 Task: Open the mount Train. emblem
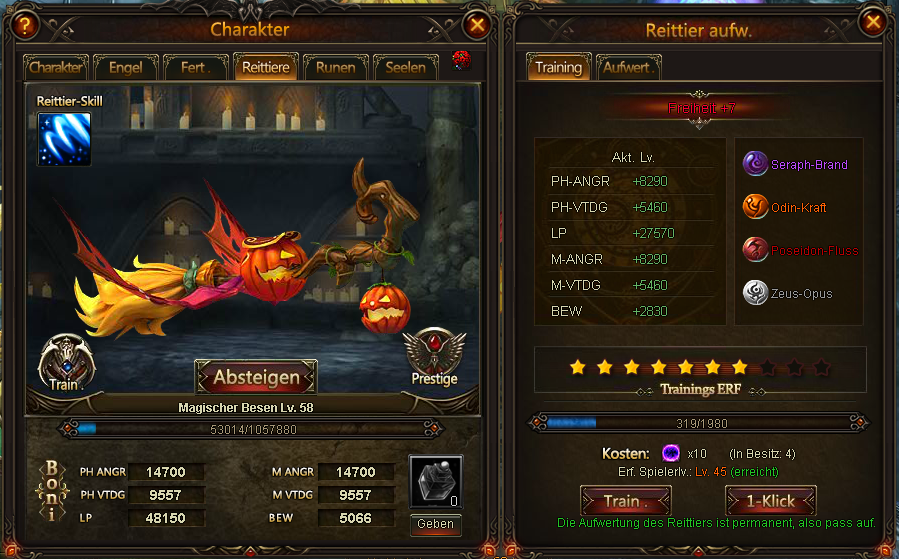click(66, 361)
